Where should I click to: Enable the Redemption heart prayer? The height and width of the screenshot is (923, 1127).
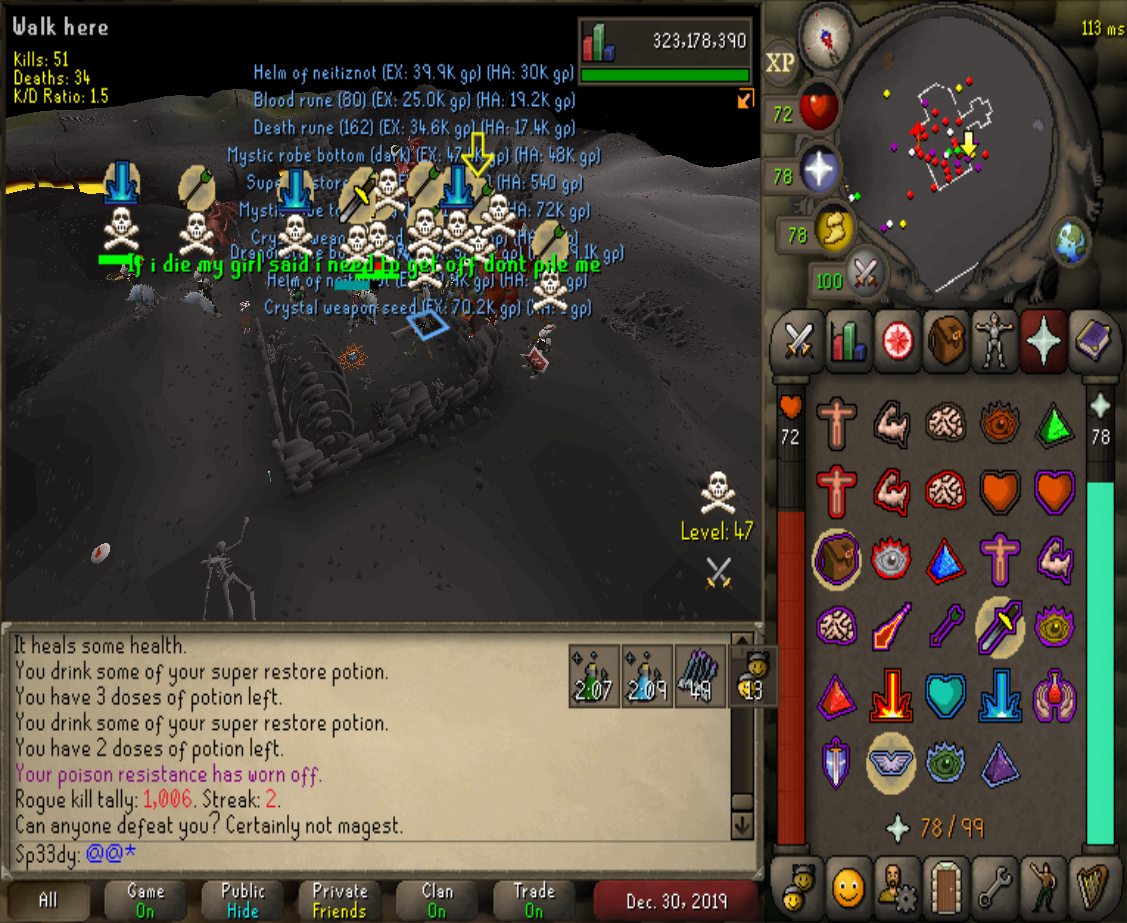coord(944,695)
